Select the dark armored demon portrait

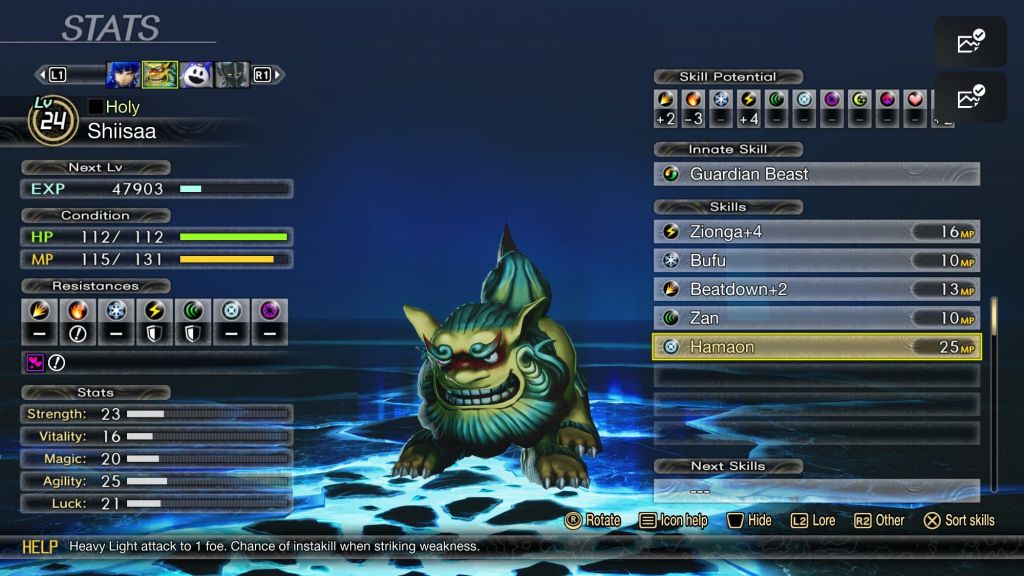click(x=232, y=75)
